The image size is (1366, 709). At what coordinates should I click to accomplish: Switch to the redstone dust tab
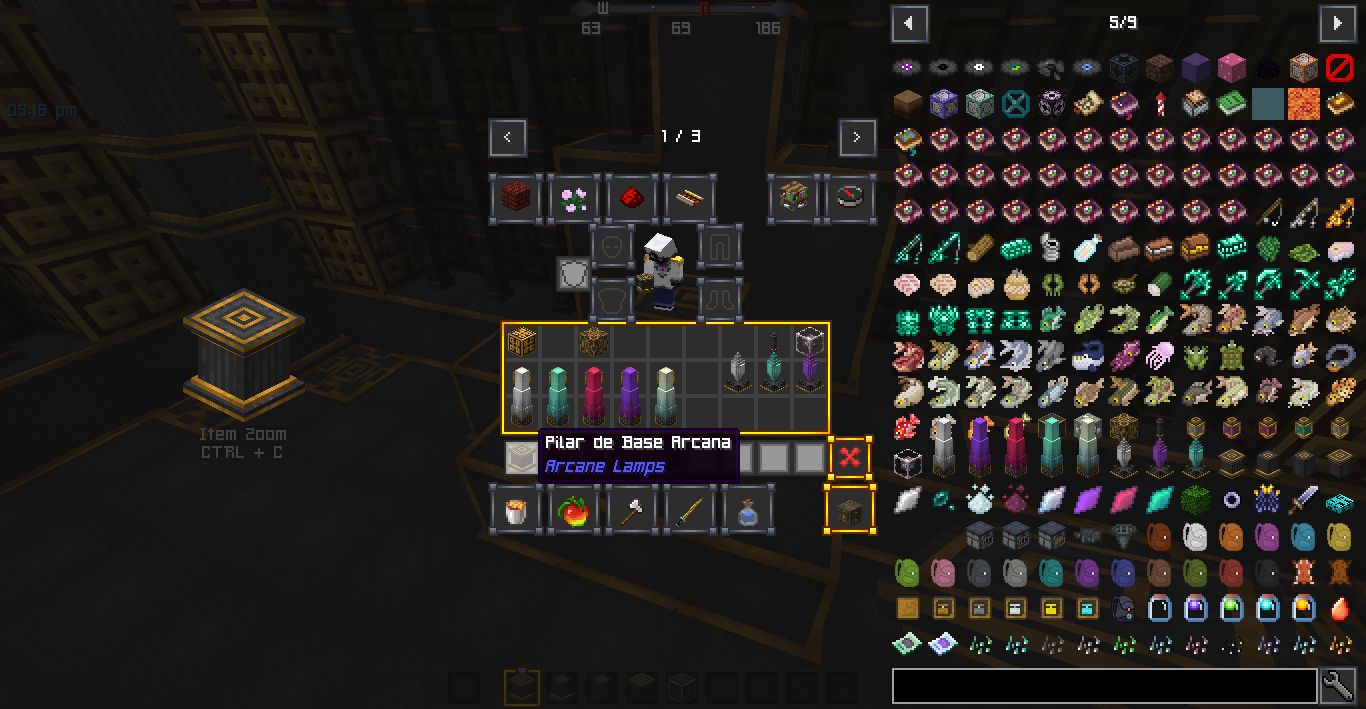[632, 197]
